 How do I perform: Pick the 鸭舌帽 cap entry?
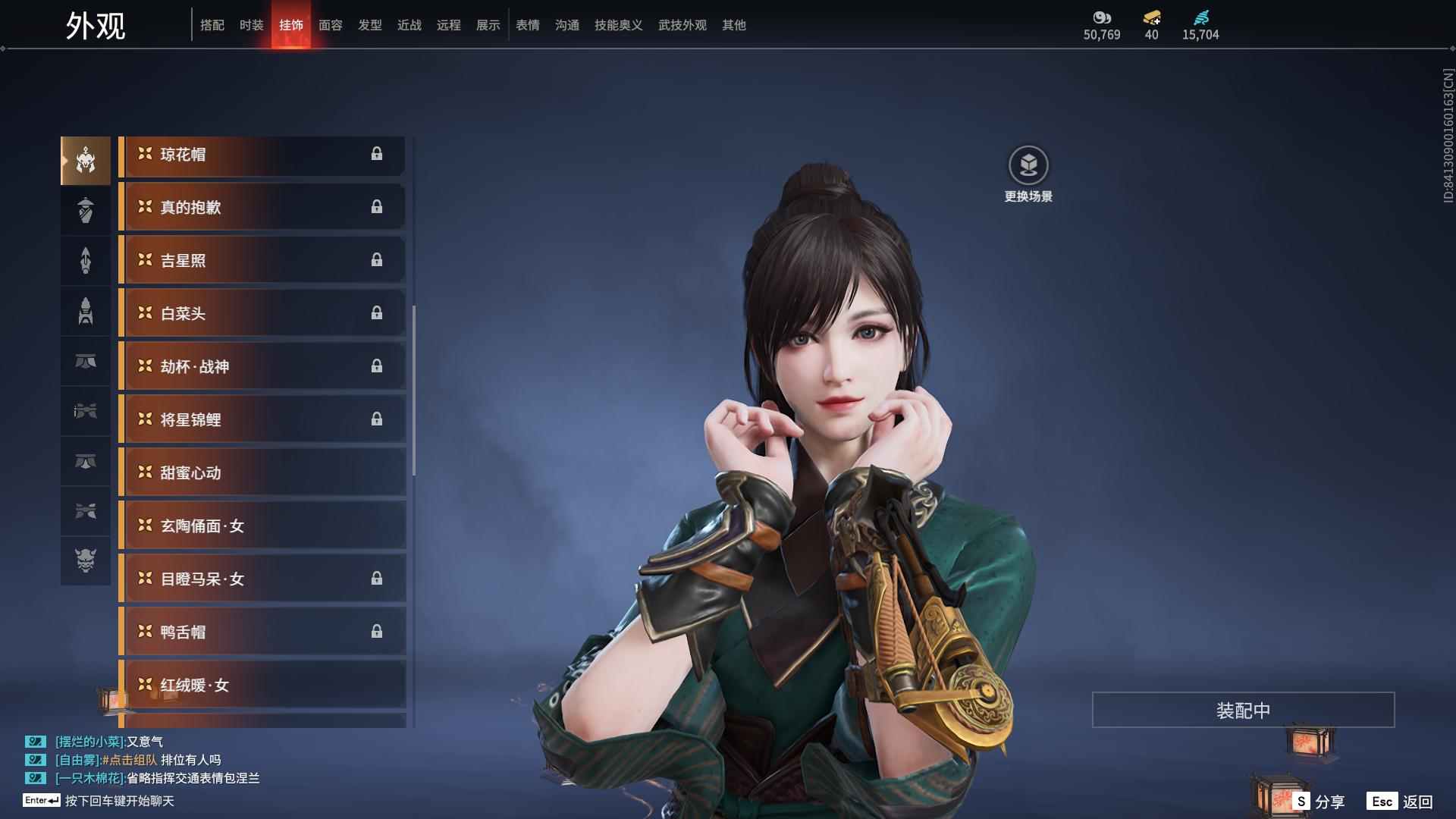coord(262,632)
